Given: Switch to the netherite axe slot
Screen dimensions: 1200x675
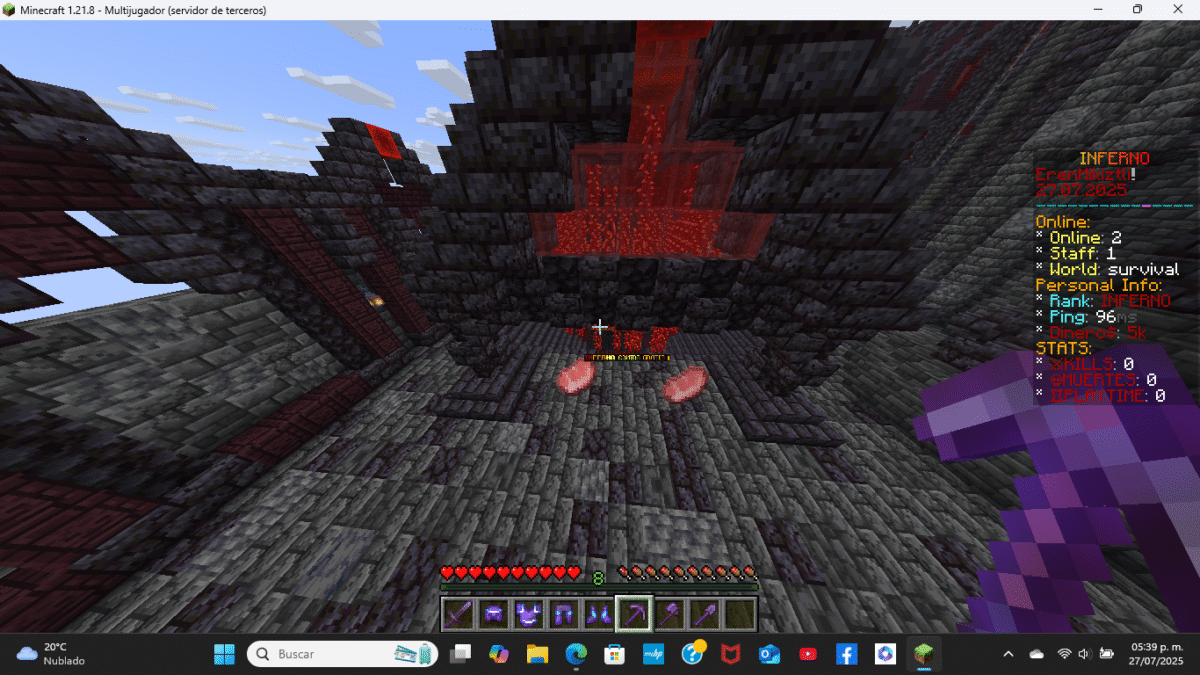Looking at the screenshot, I should tap(669, 614).
